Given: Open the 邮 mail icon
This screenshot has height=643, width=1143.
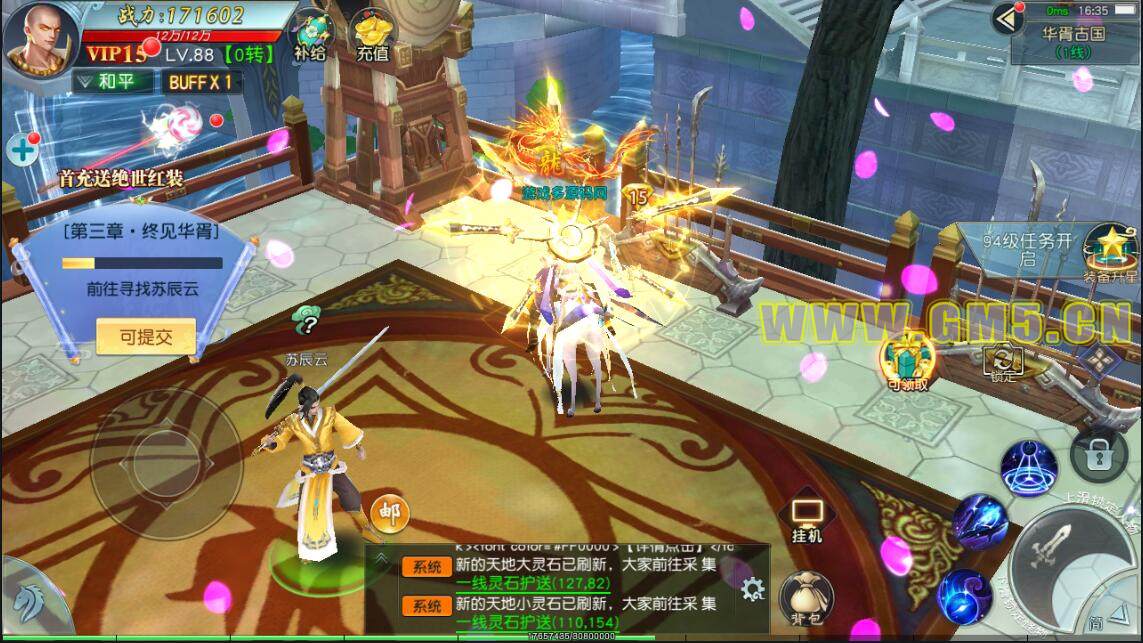Looking at the screenshot, I should (x=390, y=514).
